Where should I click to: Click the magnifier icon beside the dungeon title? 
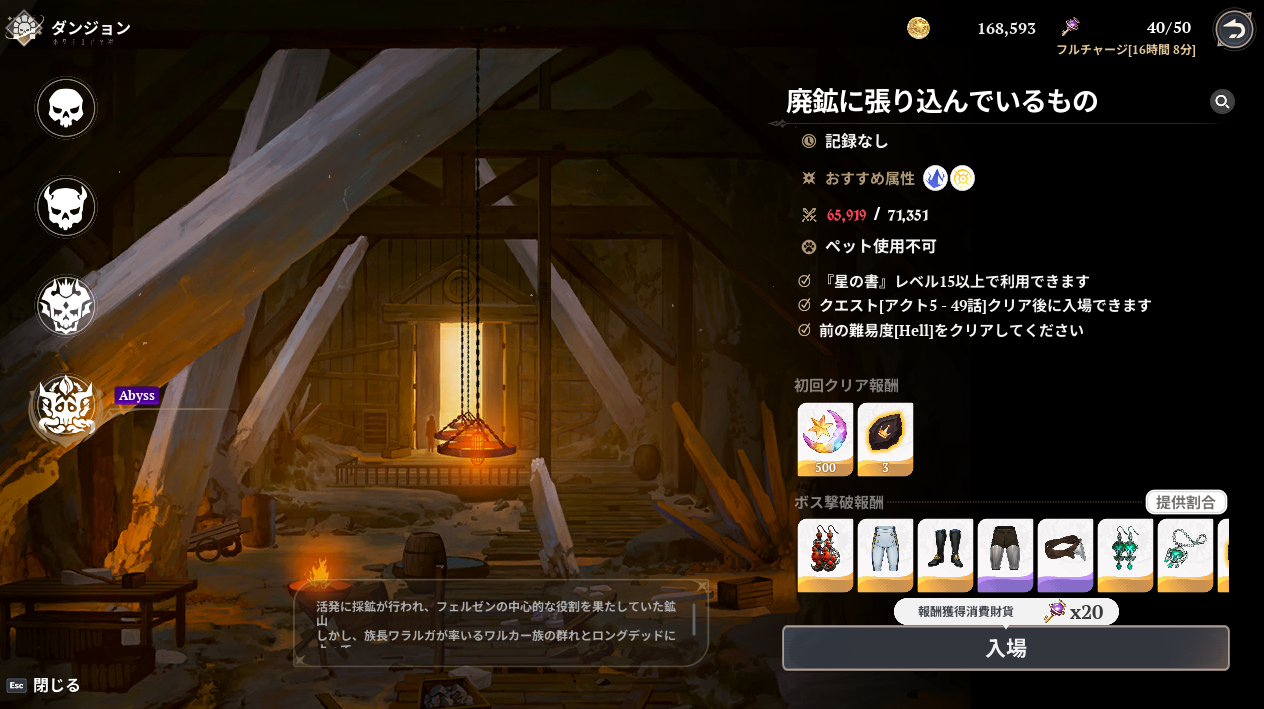(x=1221, y=101)
